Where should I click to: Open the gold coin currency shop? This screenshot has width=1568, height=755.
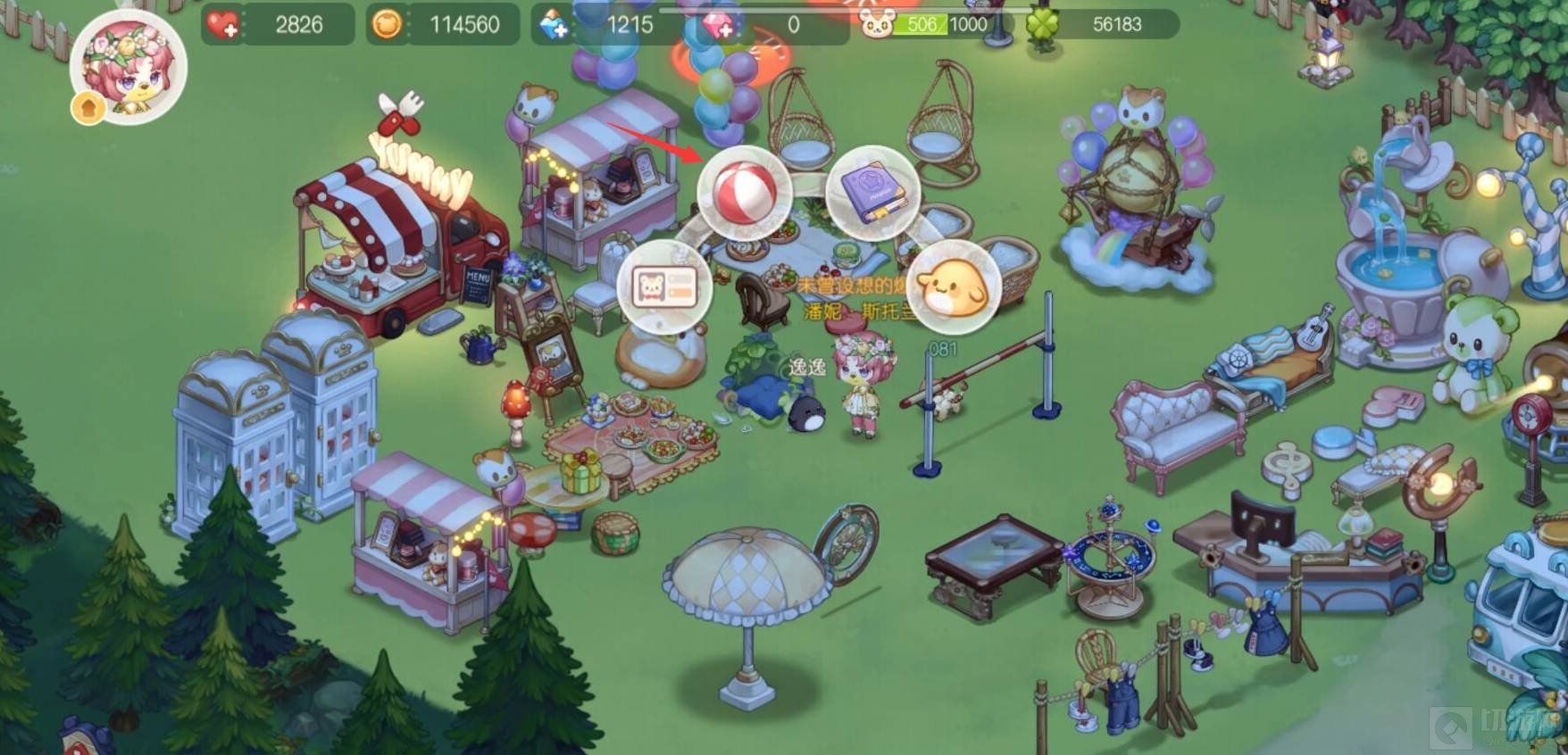pyautogui.click(x=387, y=24)
